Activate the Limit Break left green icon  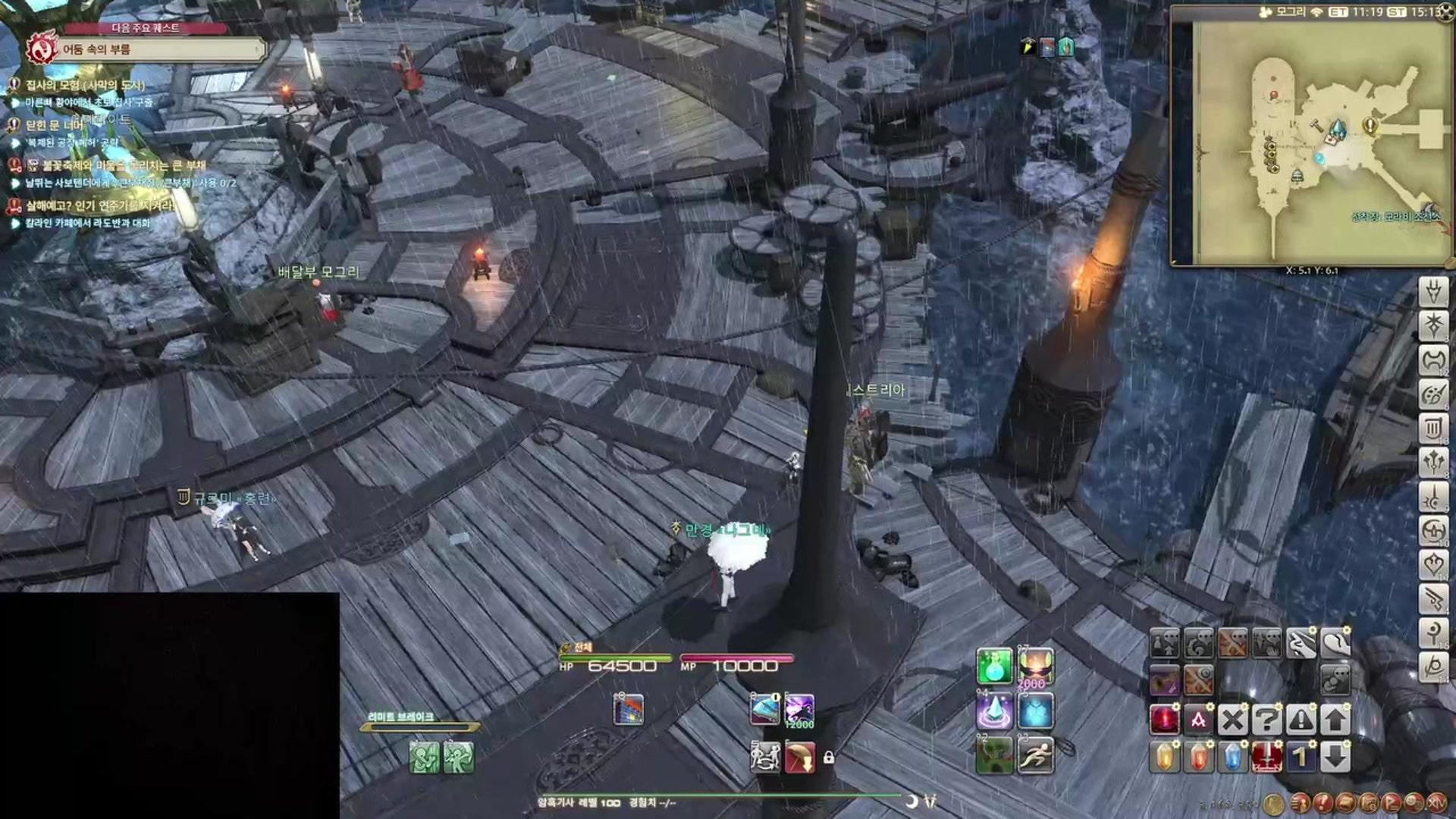(x=425, y=757)
